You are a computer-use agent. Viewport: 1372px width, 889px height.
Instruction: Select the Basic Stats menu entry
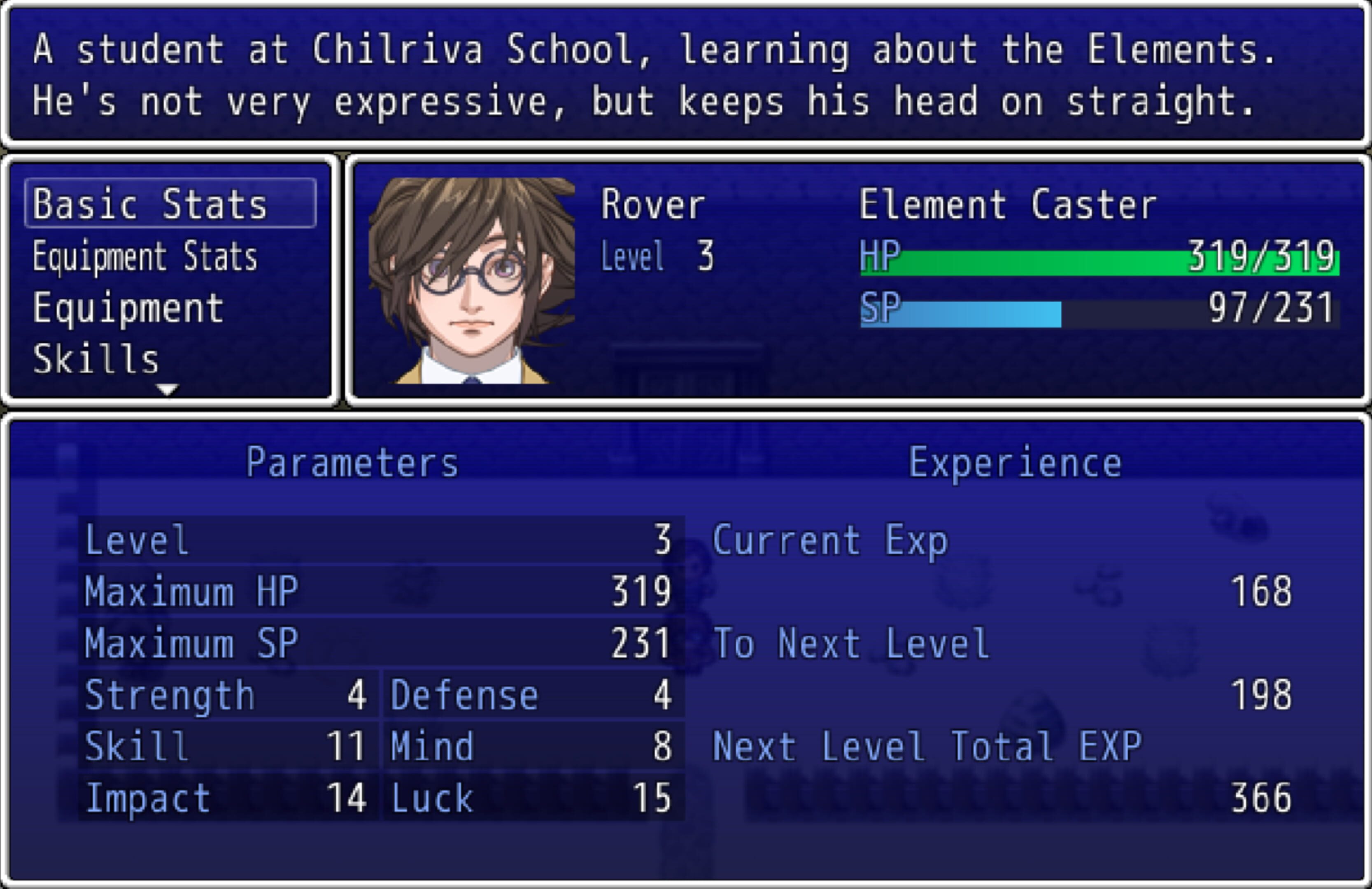[170, 203]
